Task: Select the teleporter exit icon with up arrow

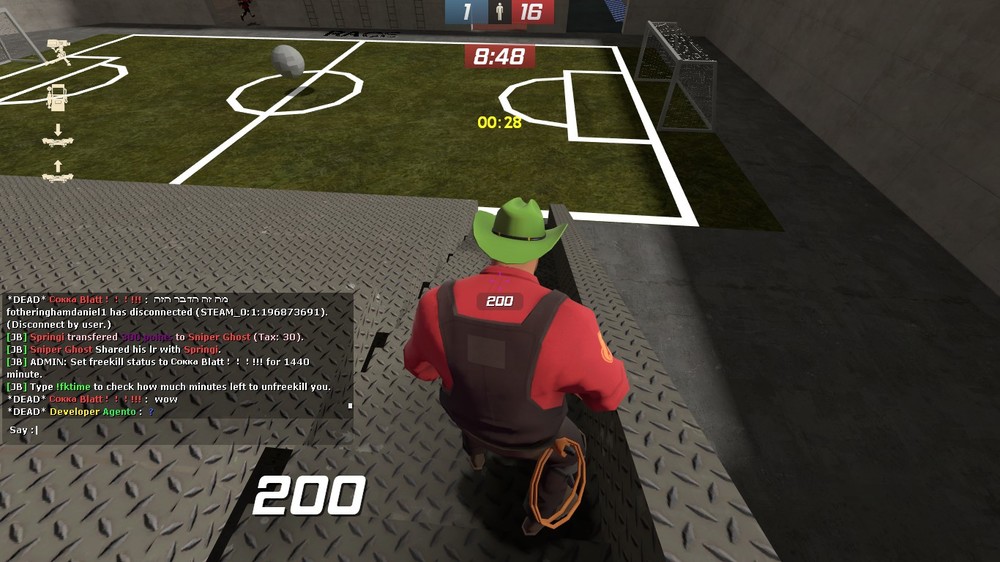Action: pos(57,171)
